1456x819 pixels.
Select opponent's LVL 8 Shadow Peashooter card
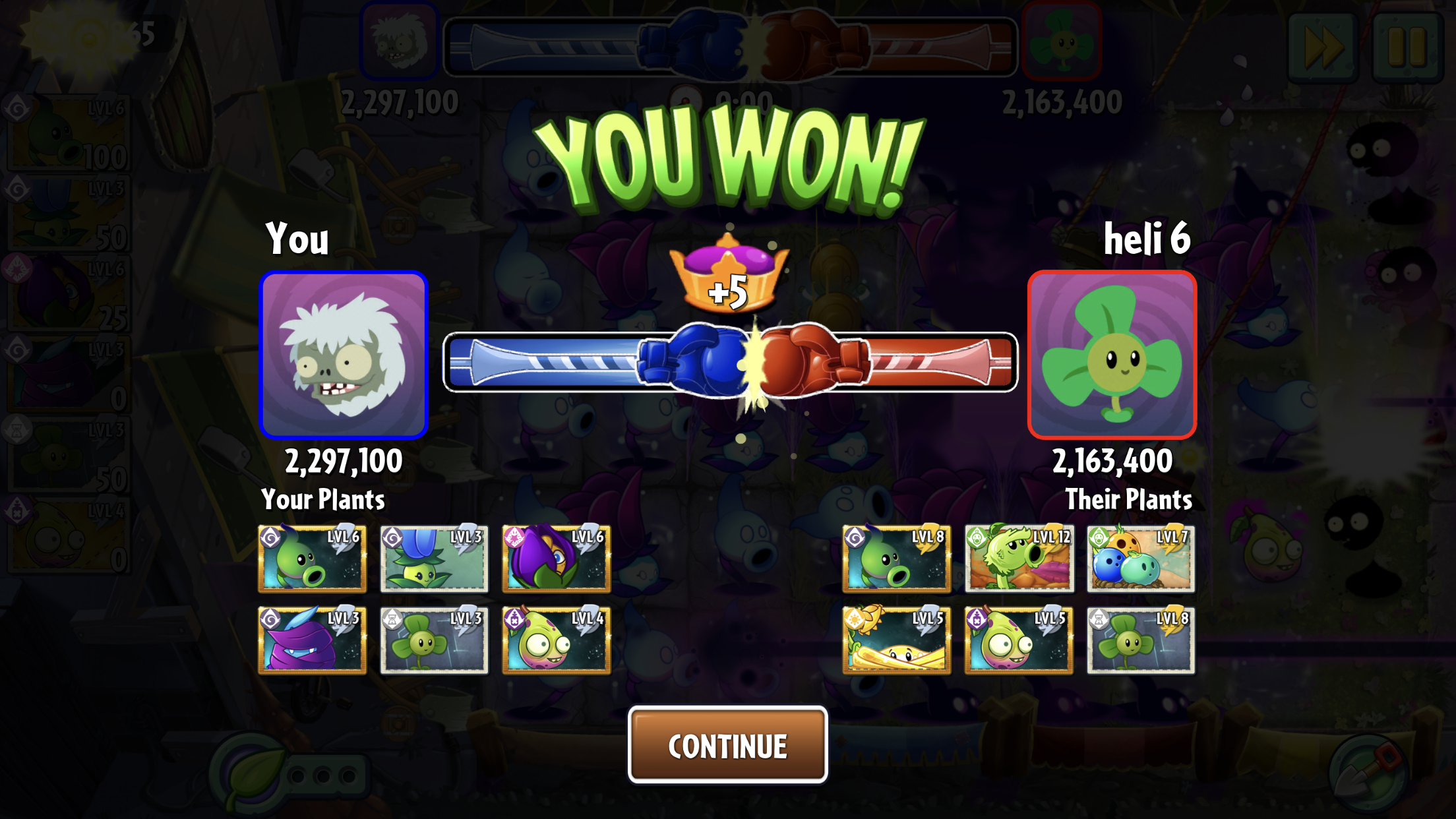pyautogui.click(x=896, y=559)
